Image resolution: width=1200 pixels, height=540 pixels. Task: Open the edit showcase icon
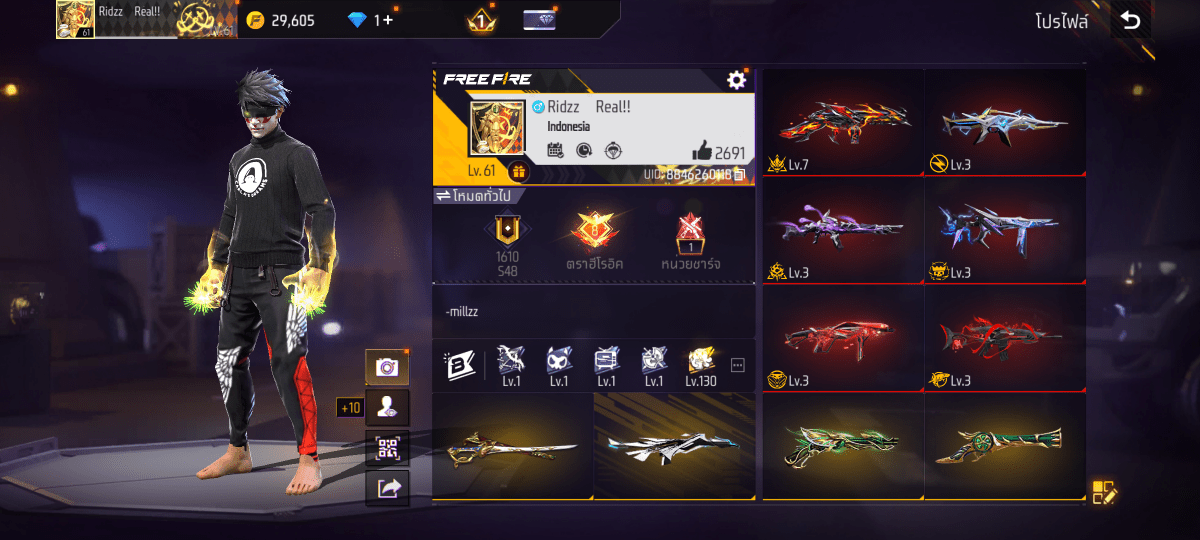tap(1103, 491)
